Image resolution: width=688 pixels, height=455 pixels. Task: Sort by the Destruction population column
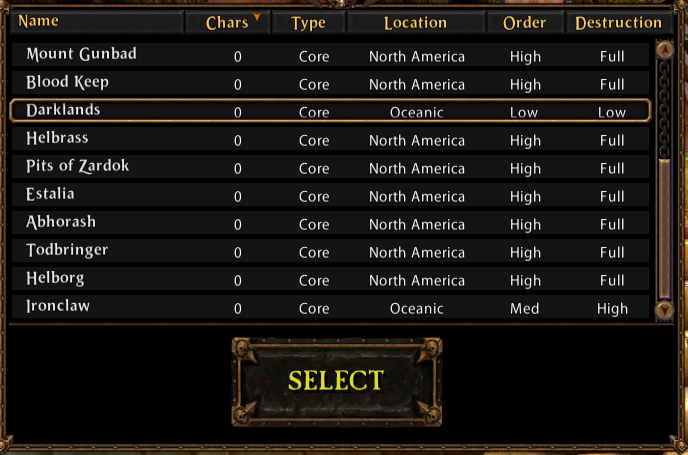[x=618, y=22]
